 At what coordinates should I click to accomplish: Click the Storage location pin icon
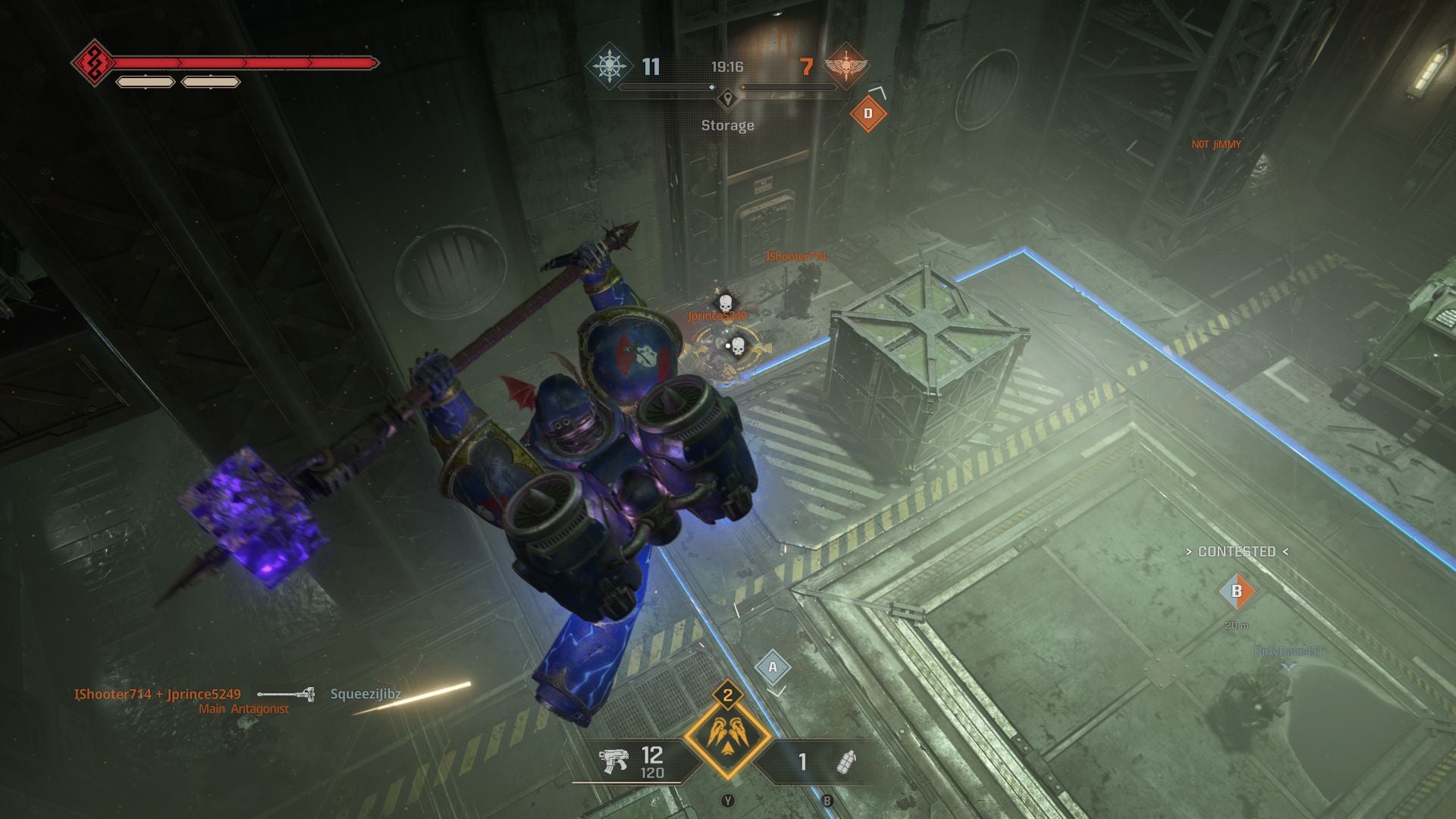(728, 98)
